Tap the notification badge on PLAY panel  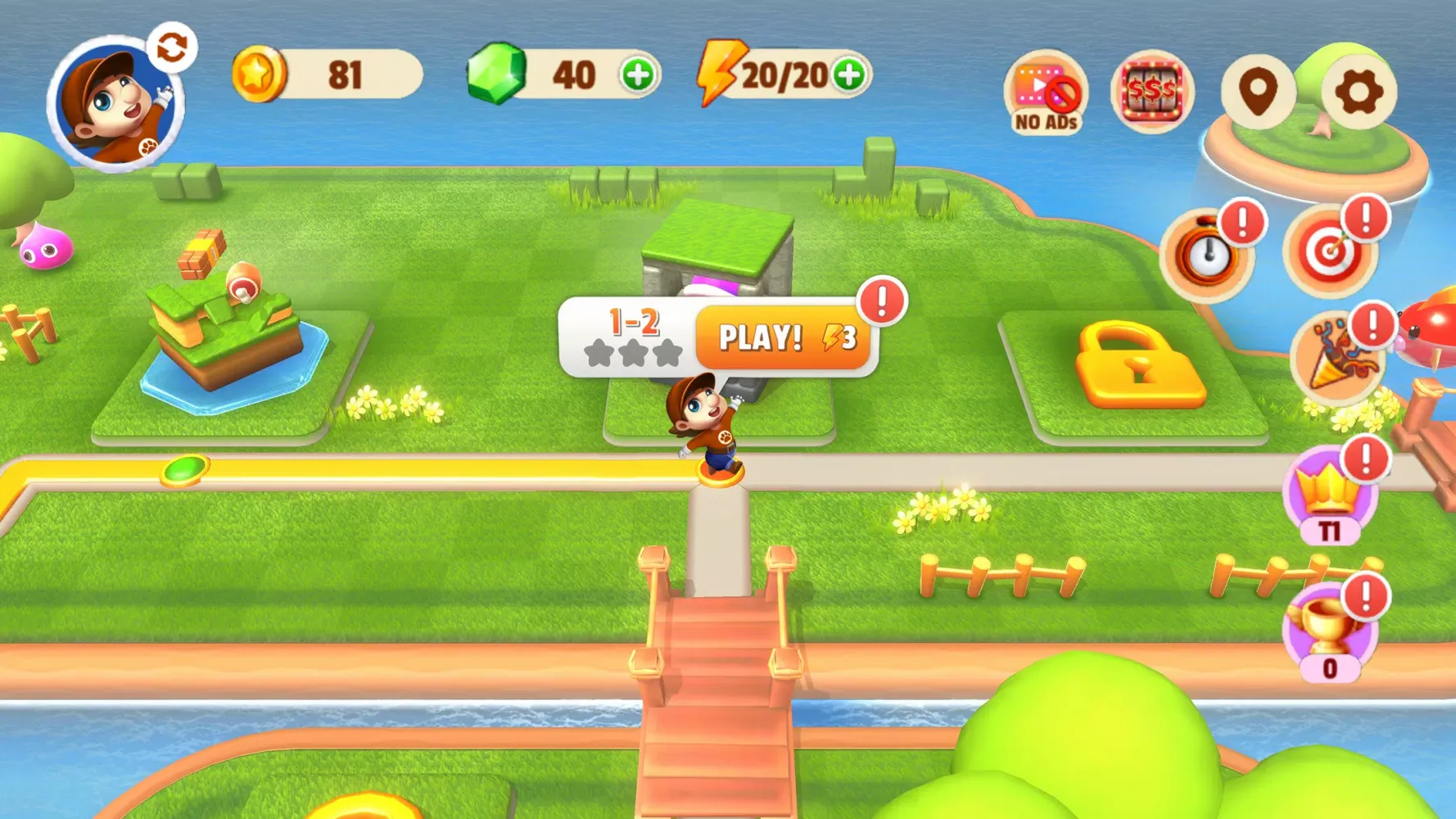(x=882, y=303)
